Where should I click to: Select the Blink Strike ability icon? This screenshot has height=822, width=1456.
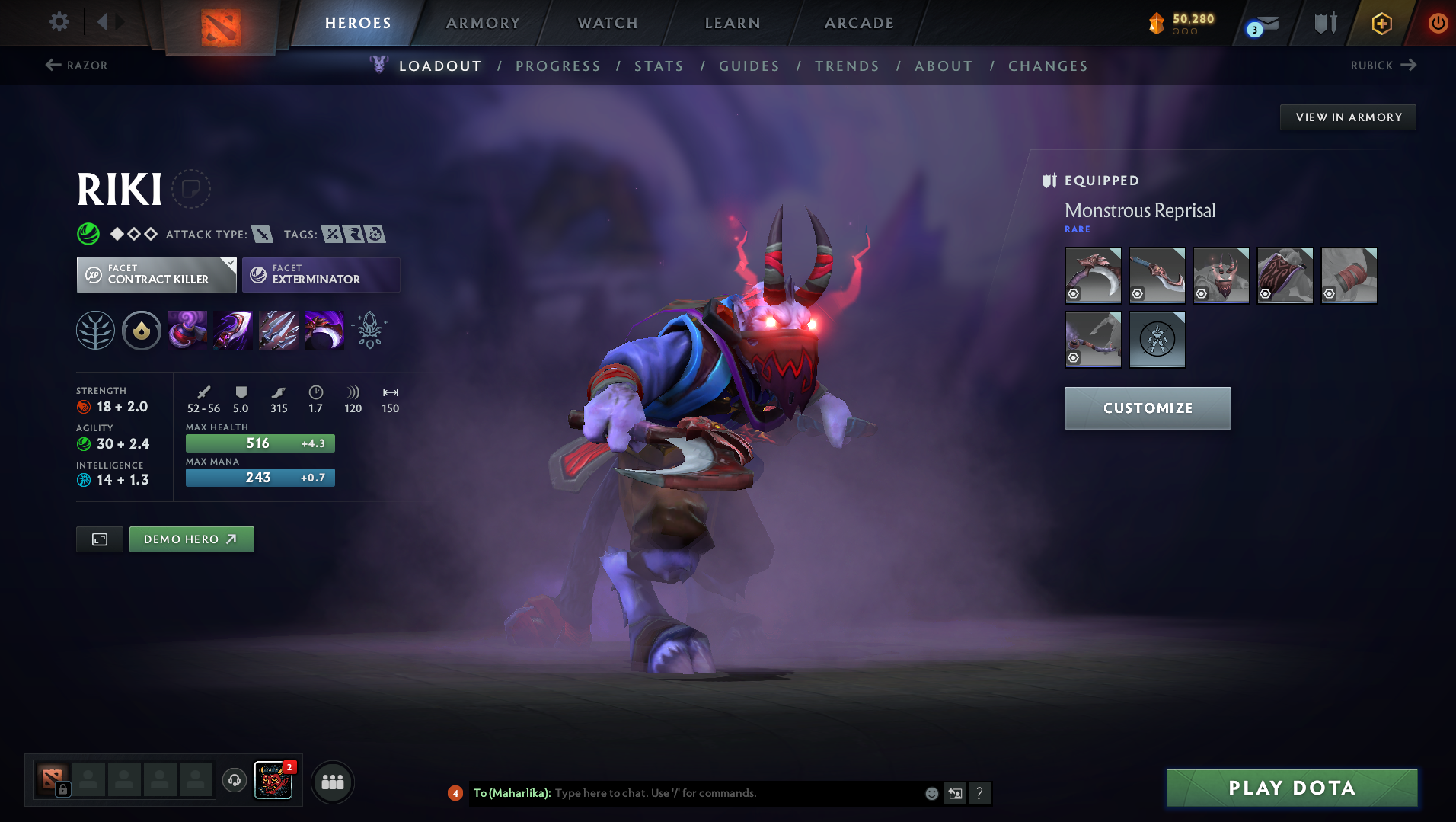click(x=232, y=330)
